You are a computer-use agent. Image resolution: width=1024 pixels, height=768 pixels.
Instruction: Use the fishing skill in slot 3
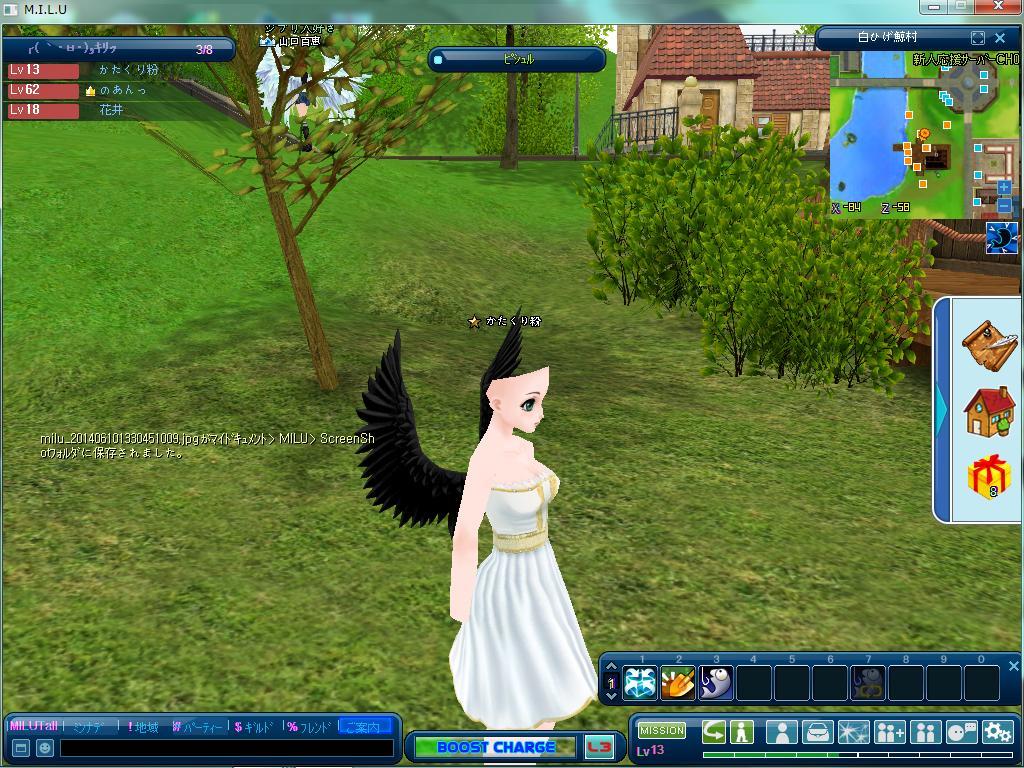click(716, 683)
